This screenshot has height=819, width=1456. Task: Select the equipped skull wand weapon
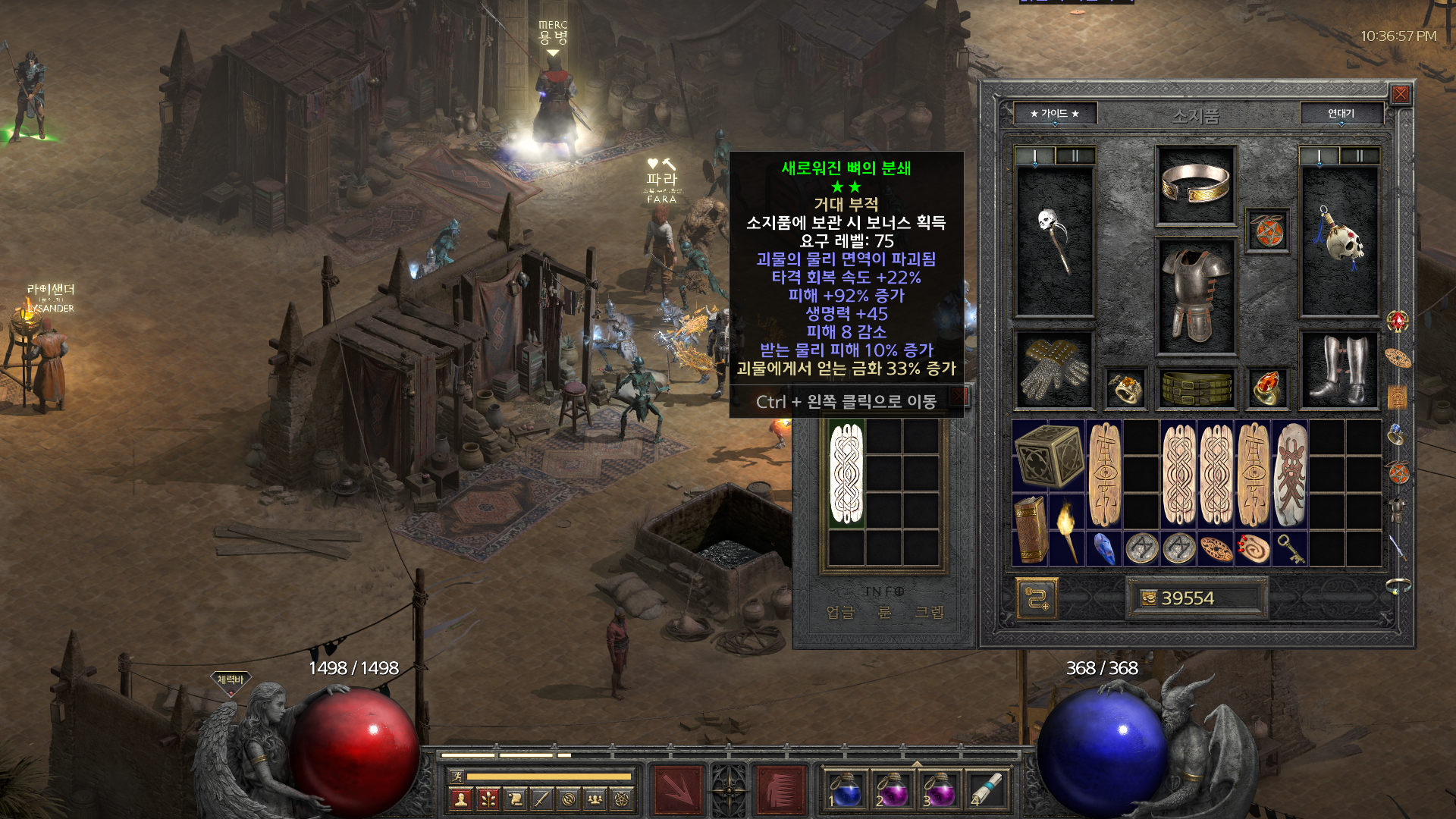pyautogui.click(x=1054, y=241)
